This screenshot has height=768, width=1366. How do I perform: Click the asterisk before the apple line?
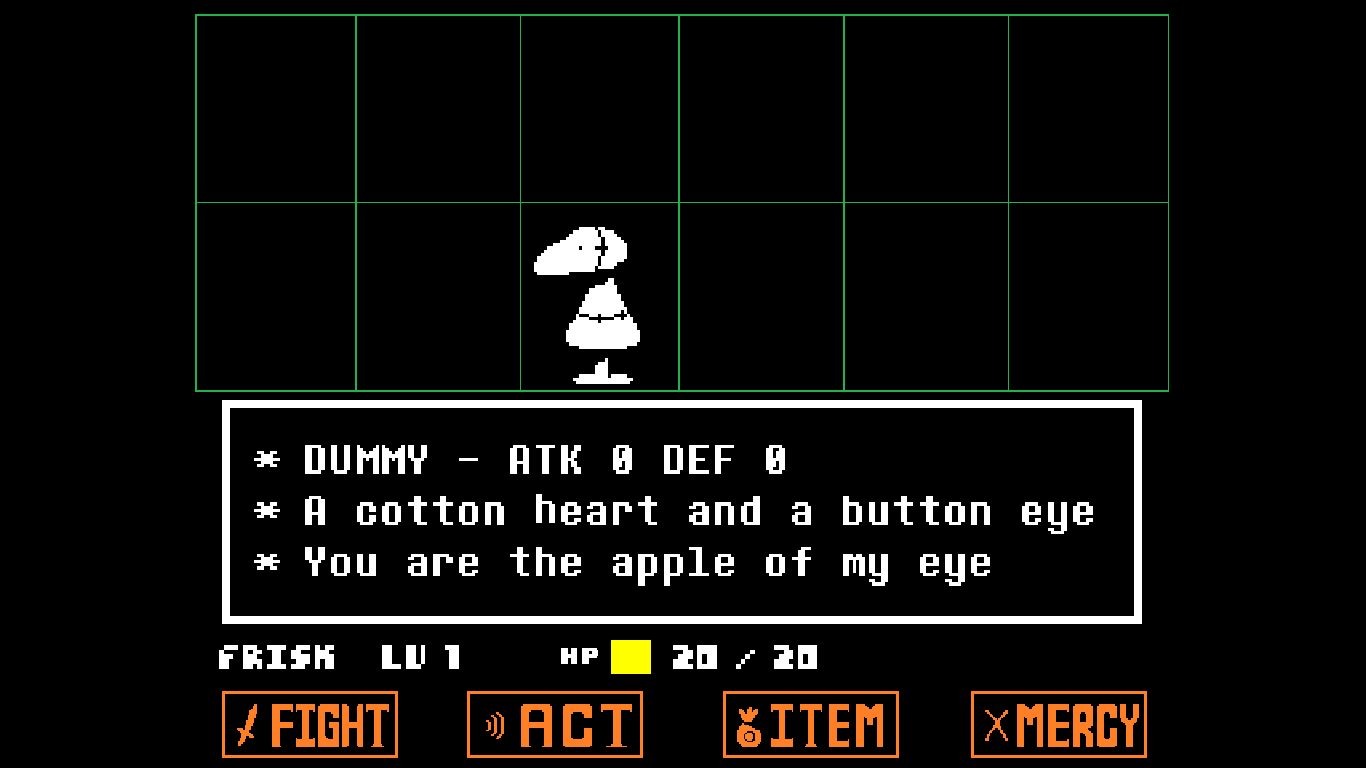pos(266,562)
